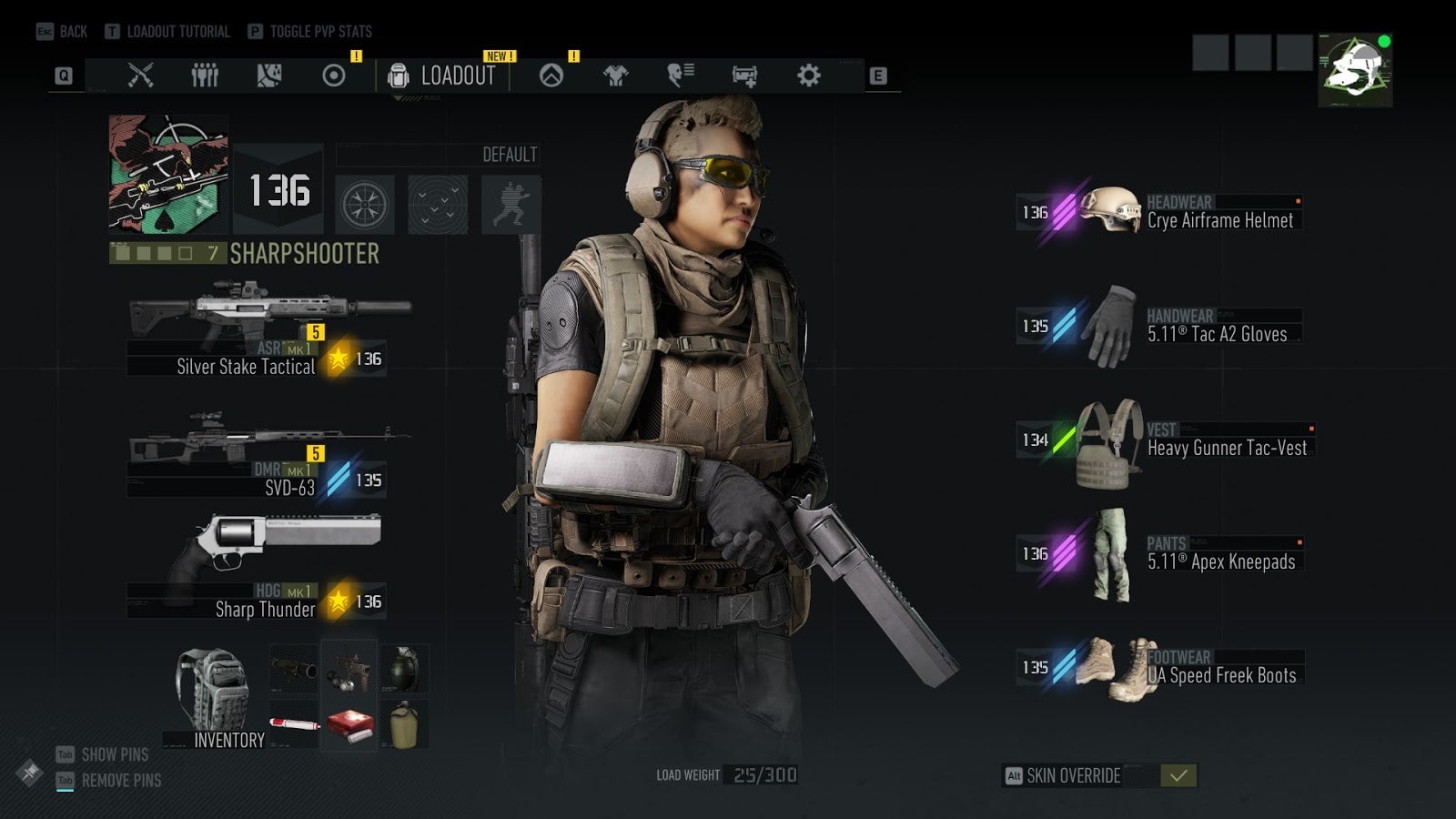Click the Sharpshooter class emblem
This screenshot has height=819, width=1456.
click(168, 175)
